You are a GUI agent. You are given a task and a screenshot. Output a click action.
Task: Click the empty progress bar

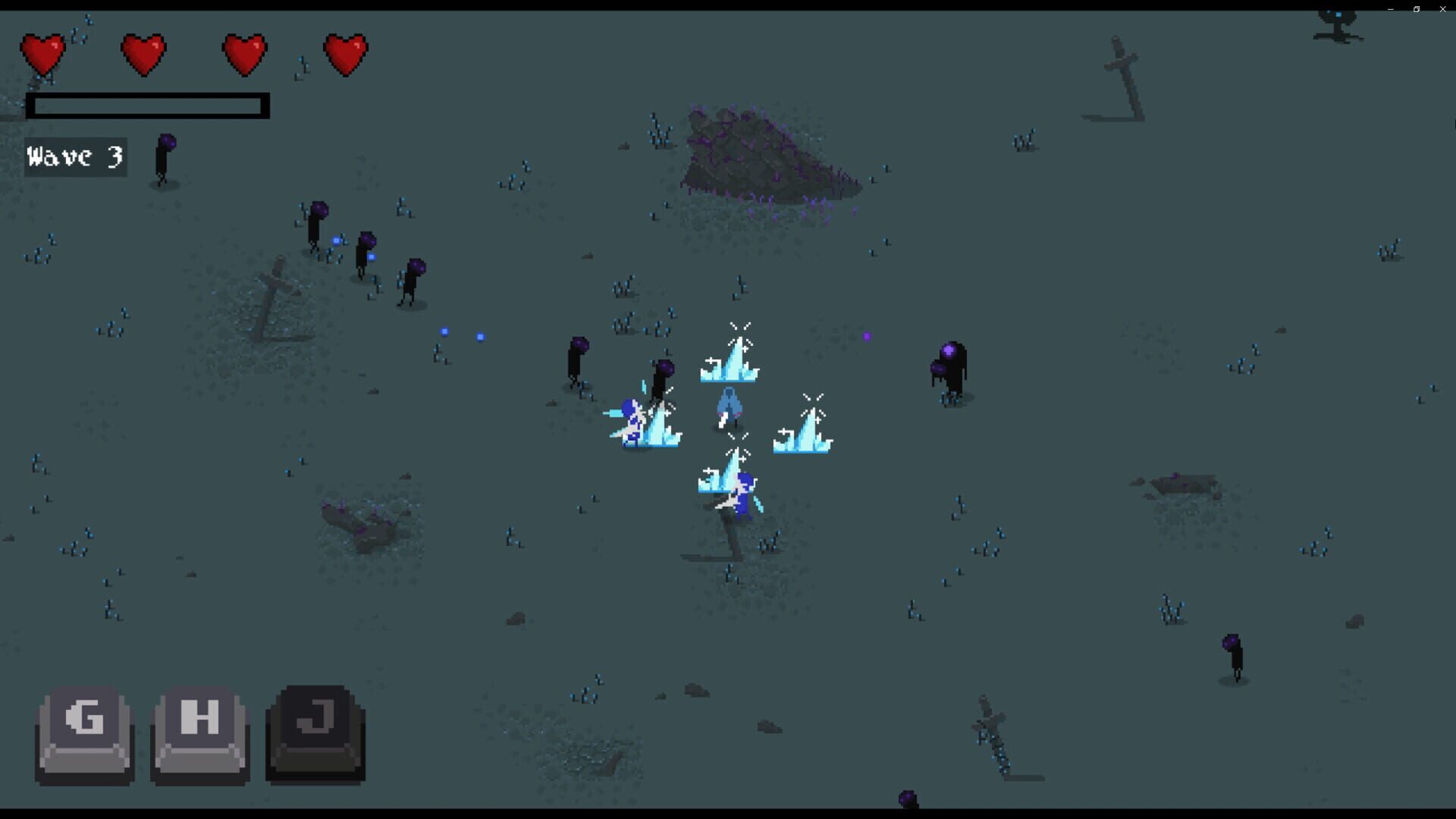tap(148, 106)
